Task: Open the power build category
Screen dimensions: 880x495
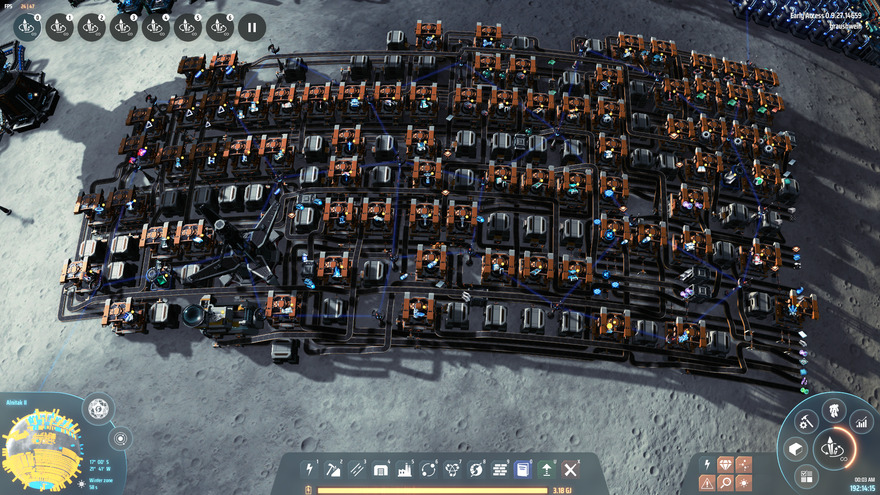Action: (x=310, y=469)
